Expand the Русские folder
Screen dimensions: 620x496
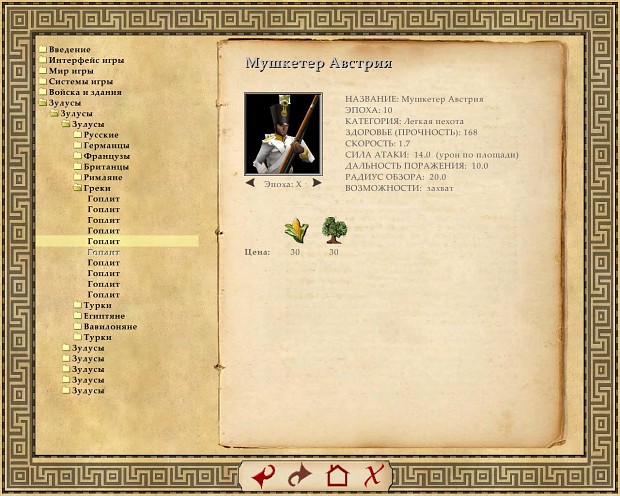[101, 134]
